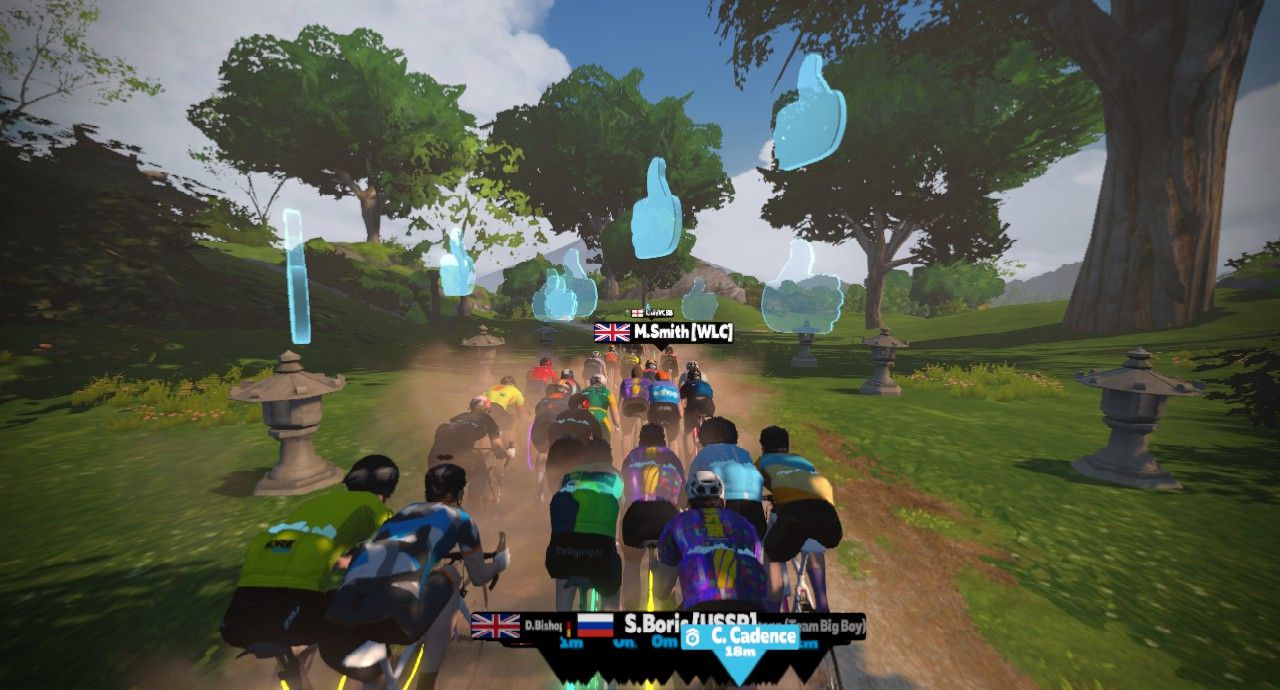Screen dimensions: 1280x690
Task: Select the M.Smith [WLC] rider name tag
Action: (664, 332)
